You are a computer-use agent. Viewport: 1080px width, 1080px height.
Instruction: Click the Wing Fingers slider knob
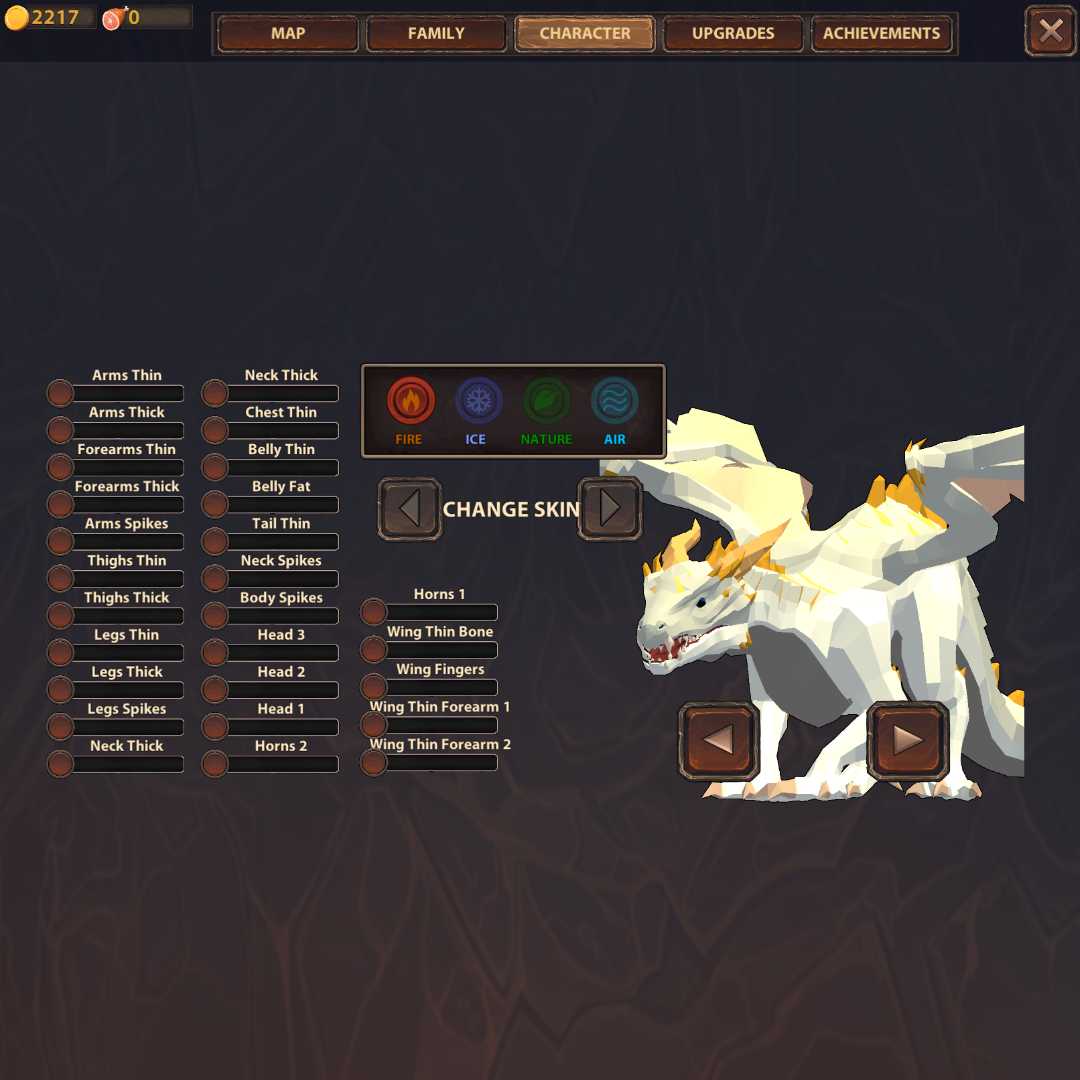point(373,687)
